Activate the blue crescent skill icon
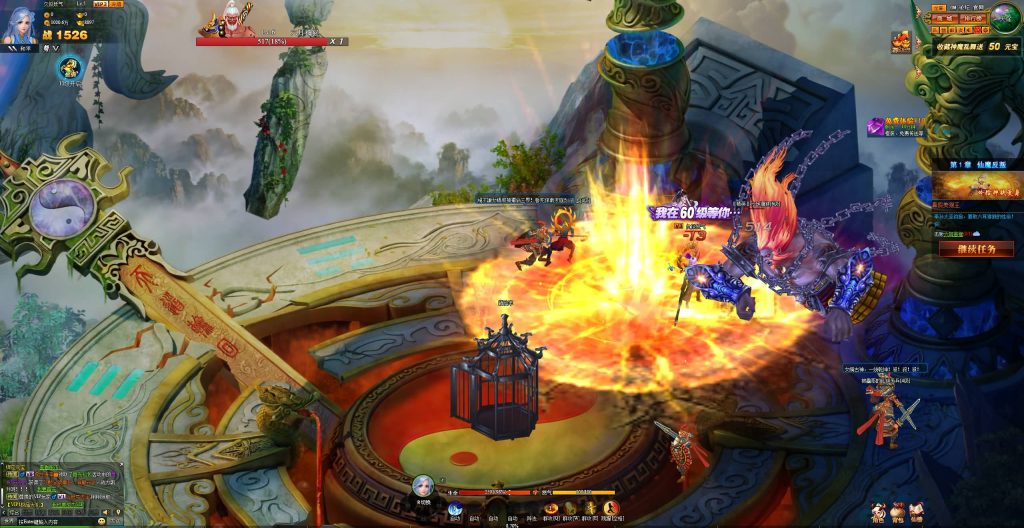Screen dimensions: 1024x528 point(455,509)
